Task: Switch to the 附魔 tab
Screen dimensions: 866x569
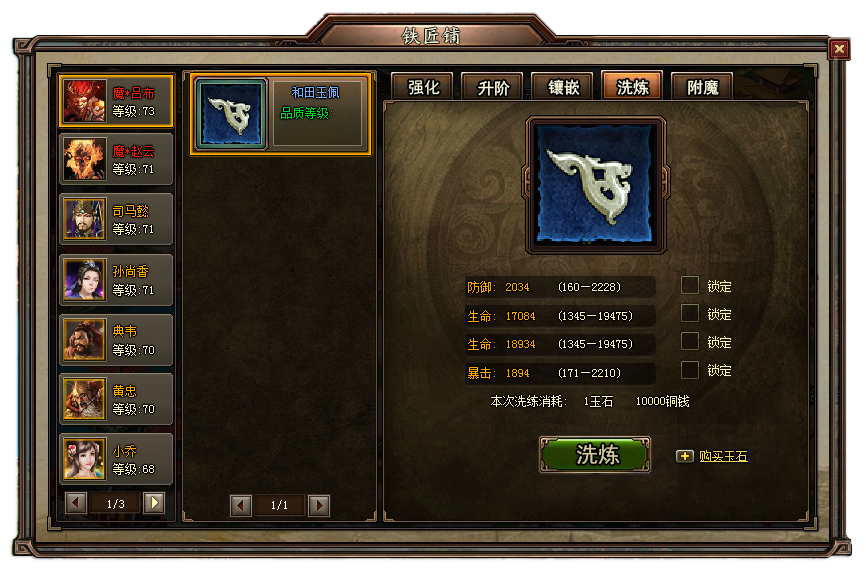Action: pyautogui.click(x=702, y=87)
